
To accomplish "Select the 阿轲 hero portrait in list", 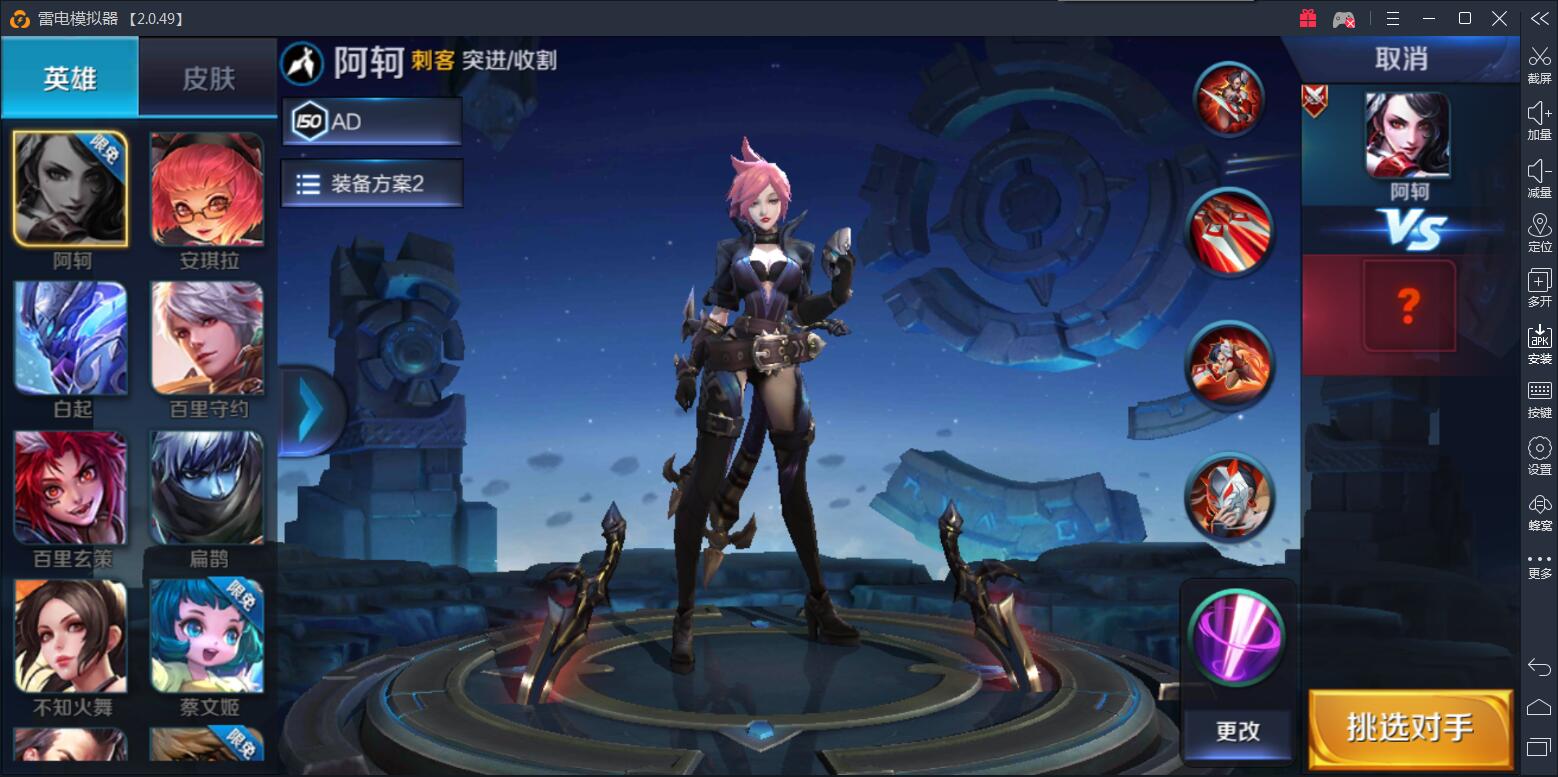I will point(70,190).
